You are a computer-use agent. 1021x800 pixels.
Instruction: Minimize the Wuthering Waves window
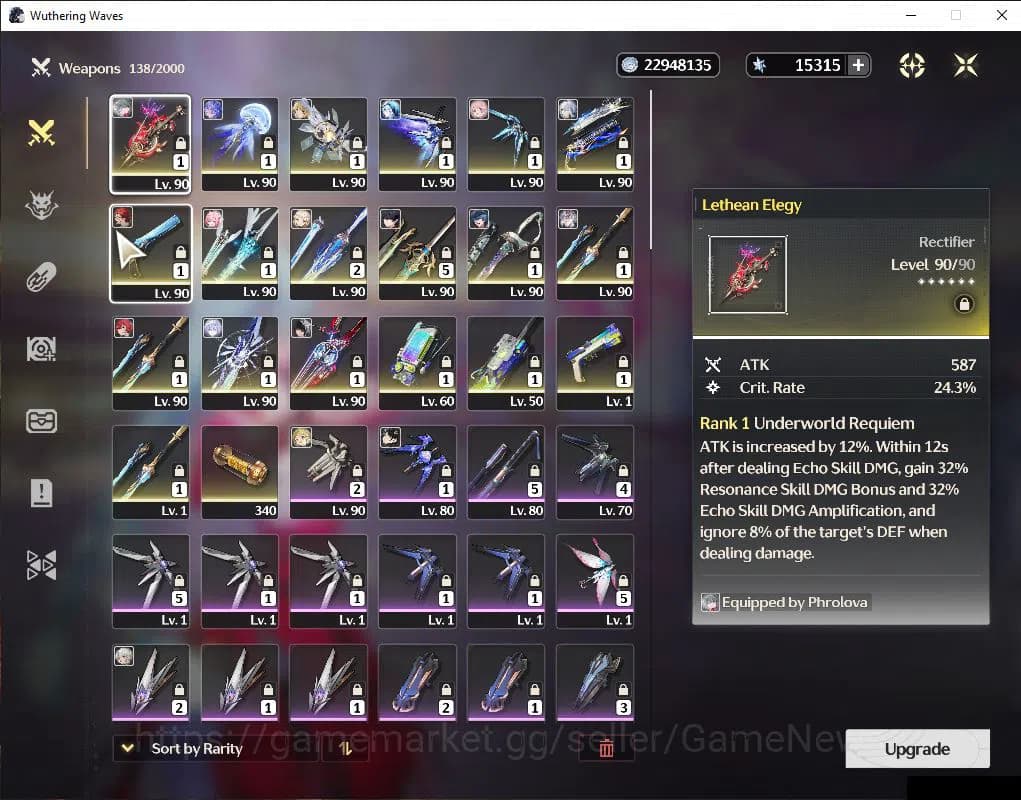click(910, 15)
